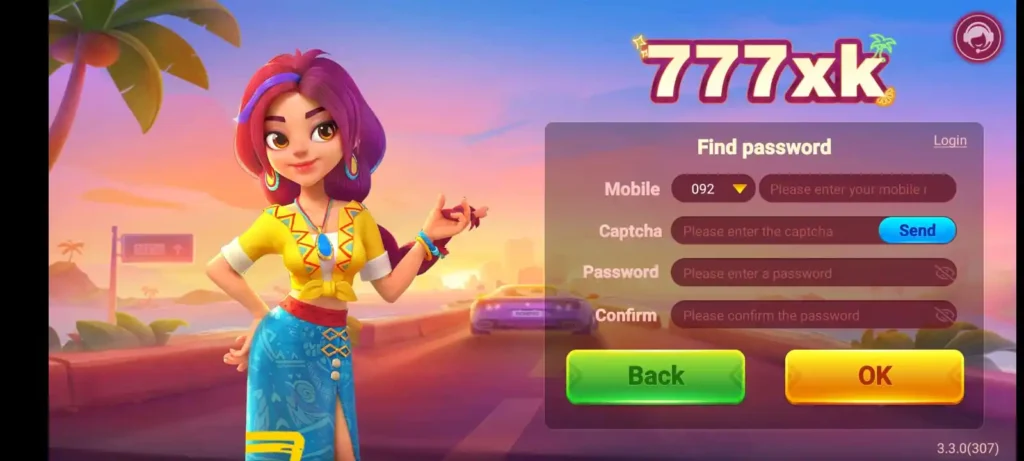The height and width of the screenshot is (461, 1024).
Task: Open the Login link
Action: pos(950,141)
